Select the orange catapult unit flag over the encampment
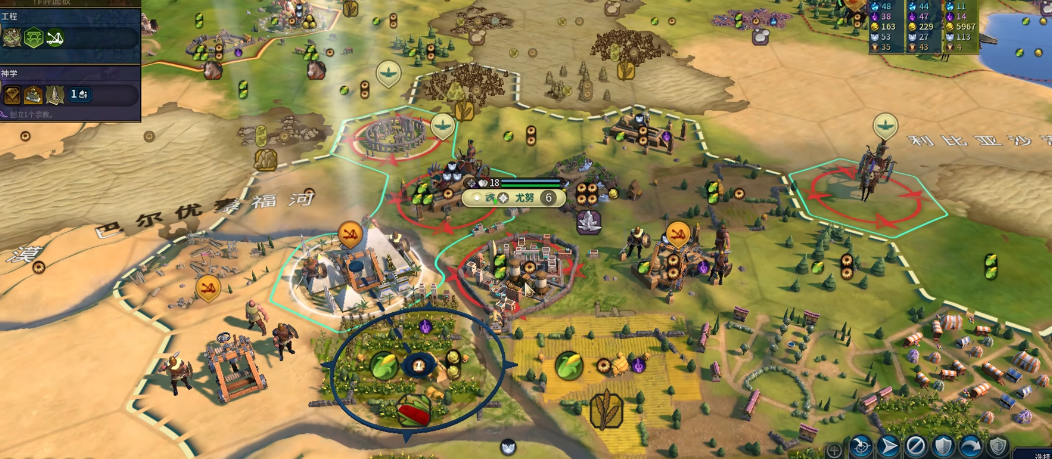The image size is (1052, 459). pyautogui.click(x=678, y=235)
